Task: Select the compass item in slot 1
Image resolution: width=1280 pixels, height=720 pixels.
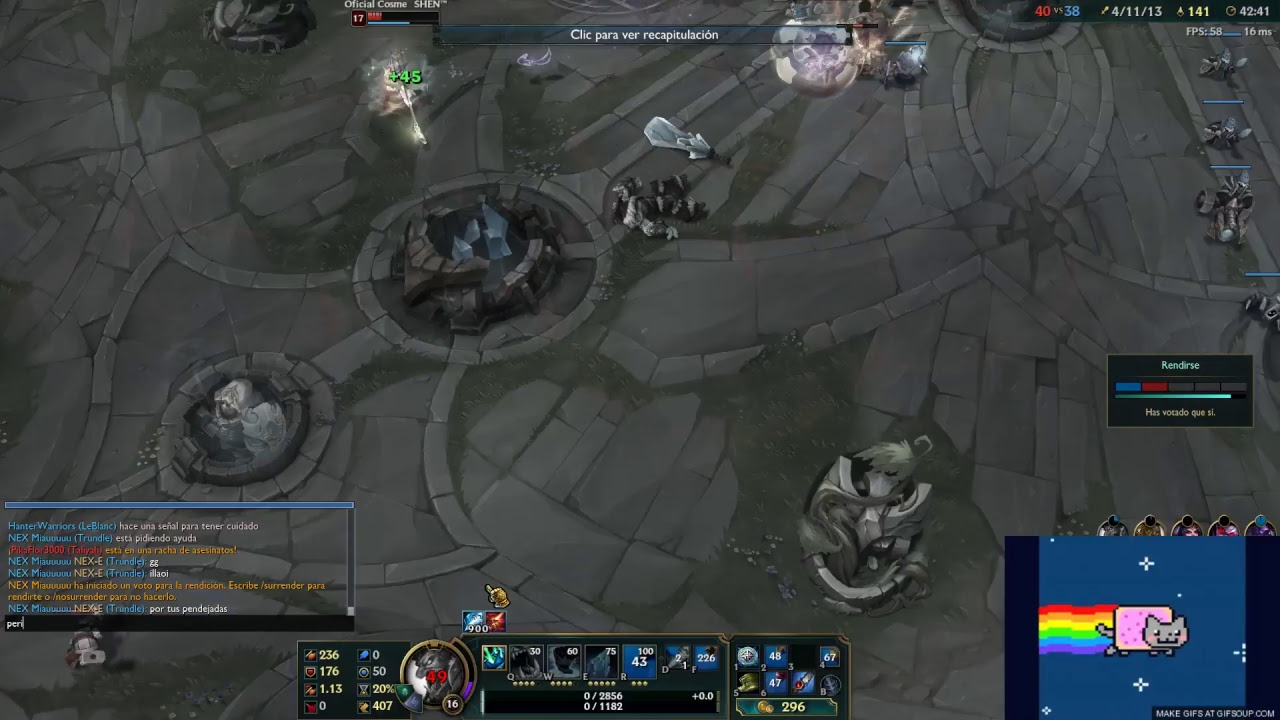Action: 747,657
